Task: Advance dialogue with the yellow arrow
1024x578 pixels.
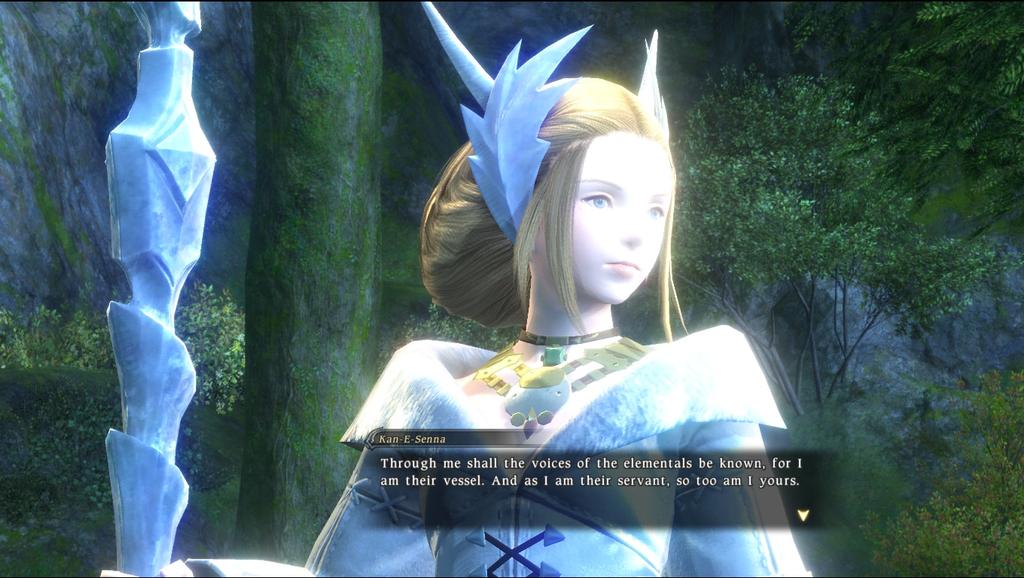Action: point(802,515)
